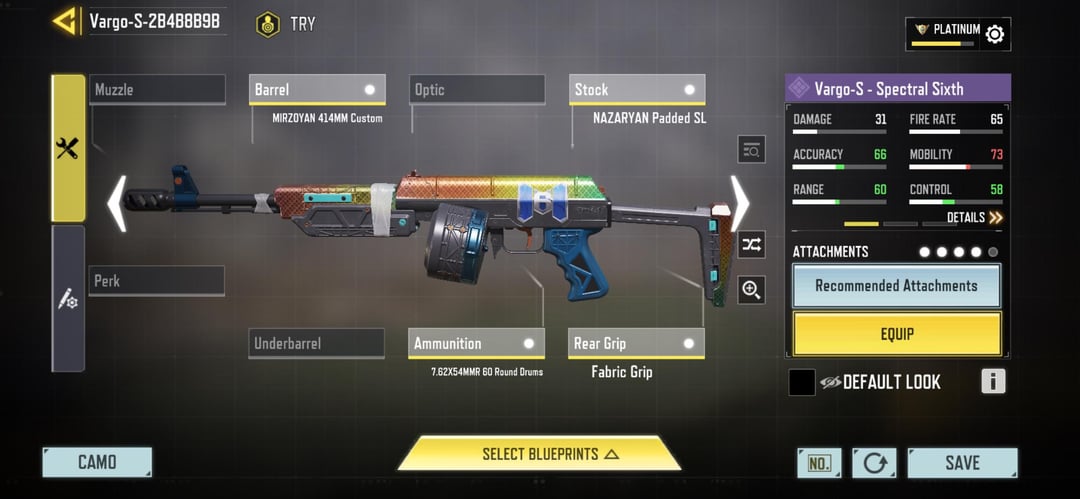Go back with the yellow arrow button
This screenshot has height=499, width=1080.
(66, 21)
